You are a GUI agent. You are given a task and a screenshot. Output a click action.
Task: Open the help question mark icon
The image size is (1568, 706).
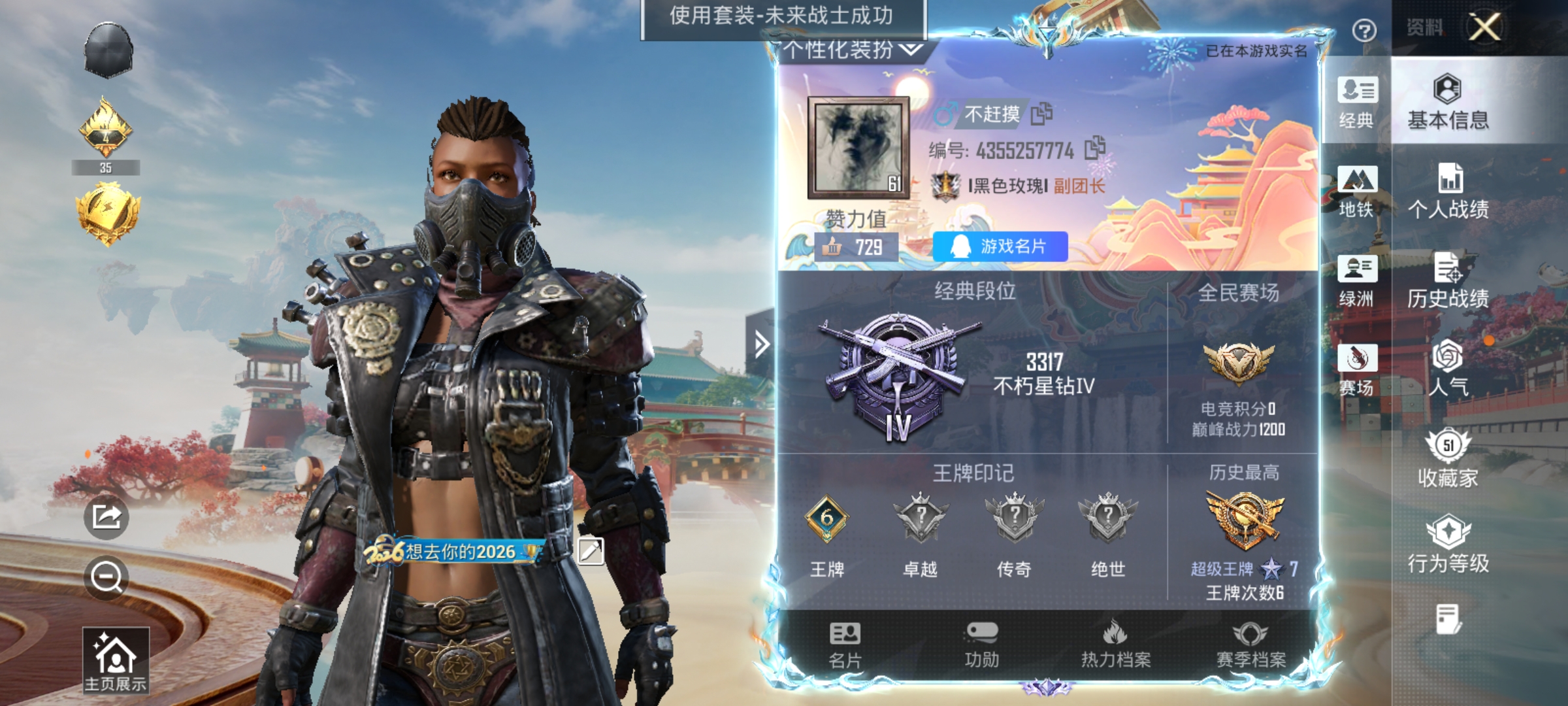pyautogui.click(x=1364, y=30)
